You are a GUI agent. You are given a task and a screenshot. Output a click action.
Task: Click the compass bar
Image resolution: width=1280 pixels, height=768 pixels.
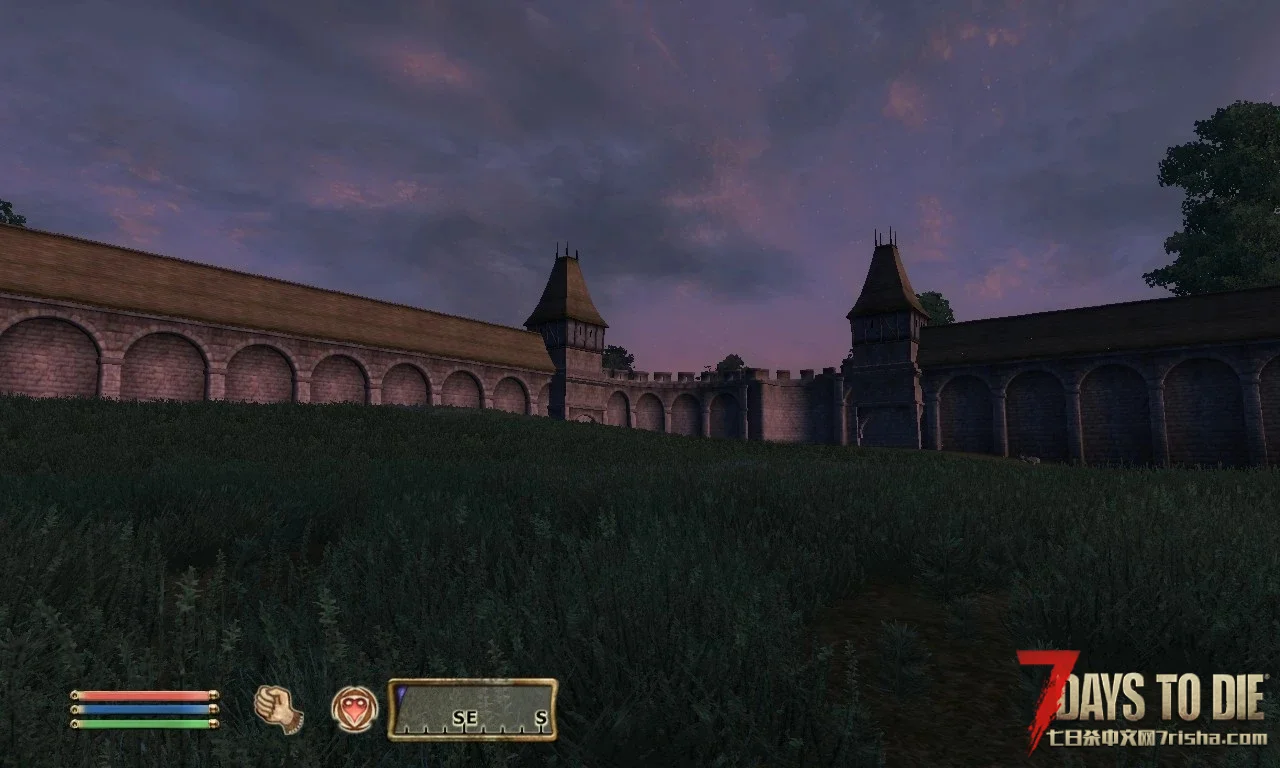click(x=472, y=710)
